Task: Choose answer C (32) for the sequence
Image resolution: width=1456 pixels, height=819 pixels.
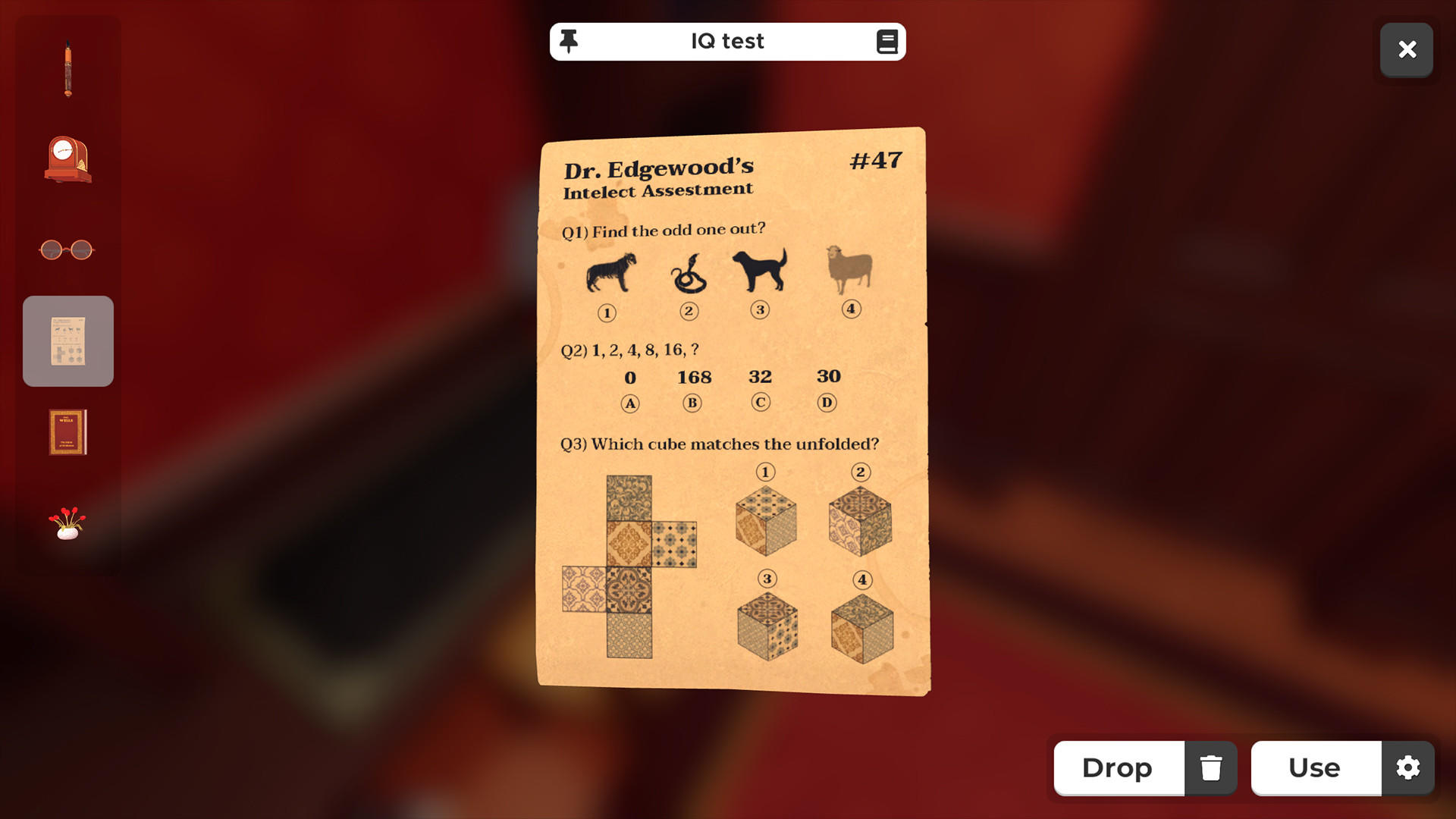Action: (761, 402)
